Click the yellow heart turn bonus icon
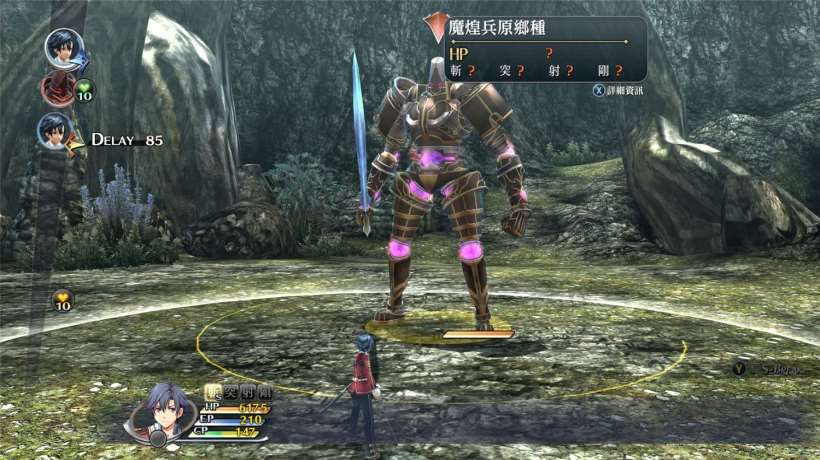820x460 pixels. point(62,300)
